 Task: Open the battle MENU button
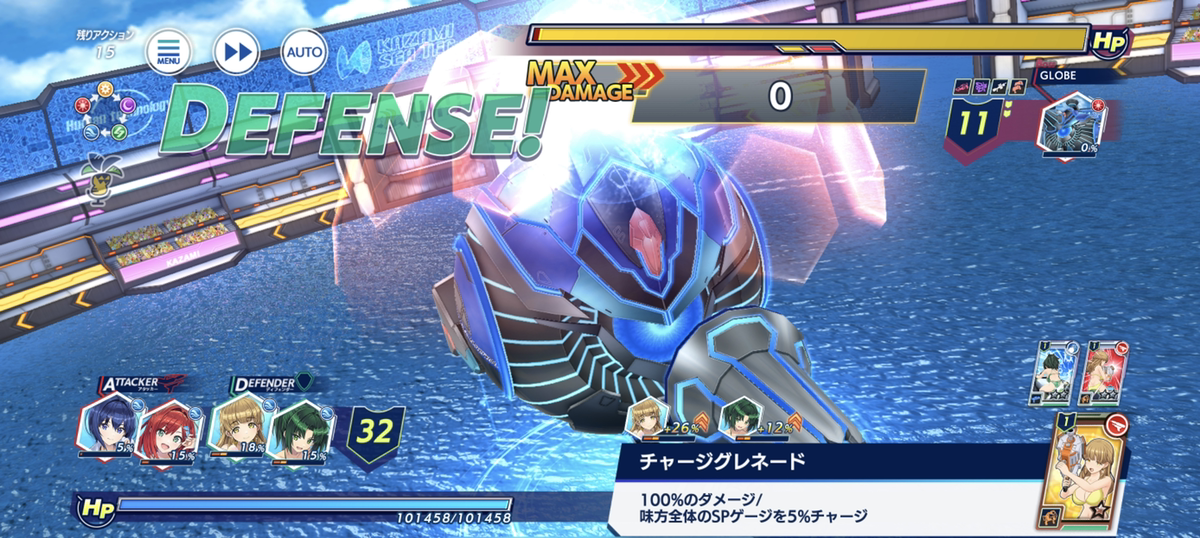(168, 51)
